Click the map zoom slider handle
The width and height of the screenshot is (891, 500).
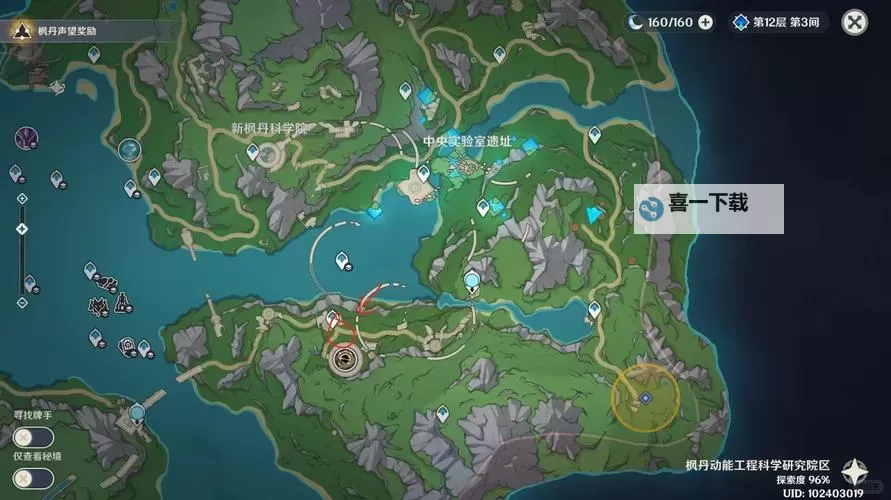click(x=21, y=229)
